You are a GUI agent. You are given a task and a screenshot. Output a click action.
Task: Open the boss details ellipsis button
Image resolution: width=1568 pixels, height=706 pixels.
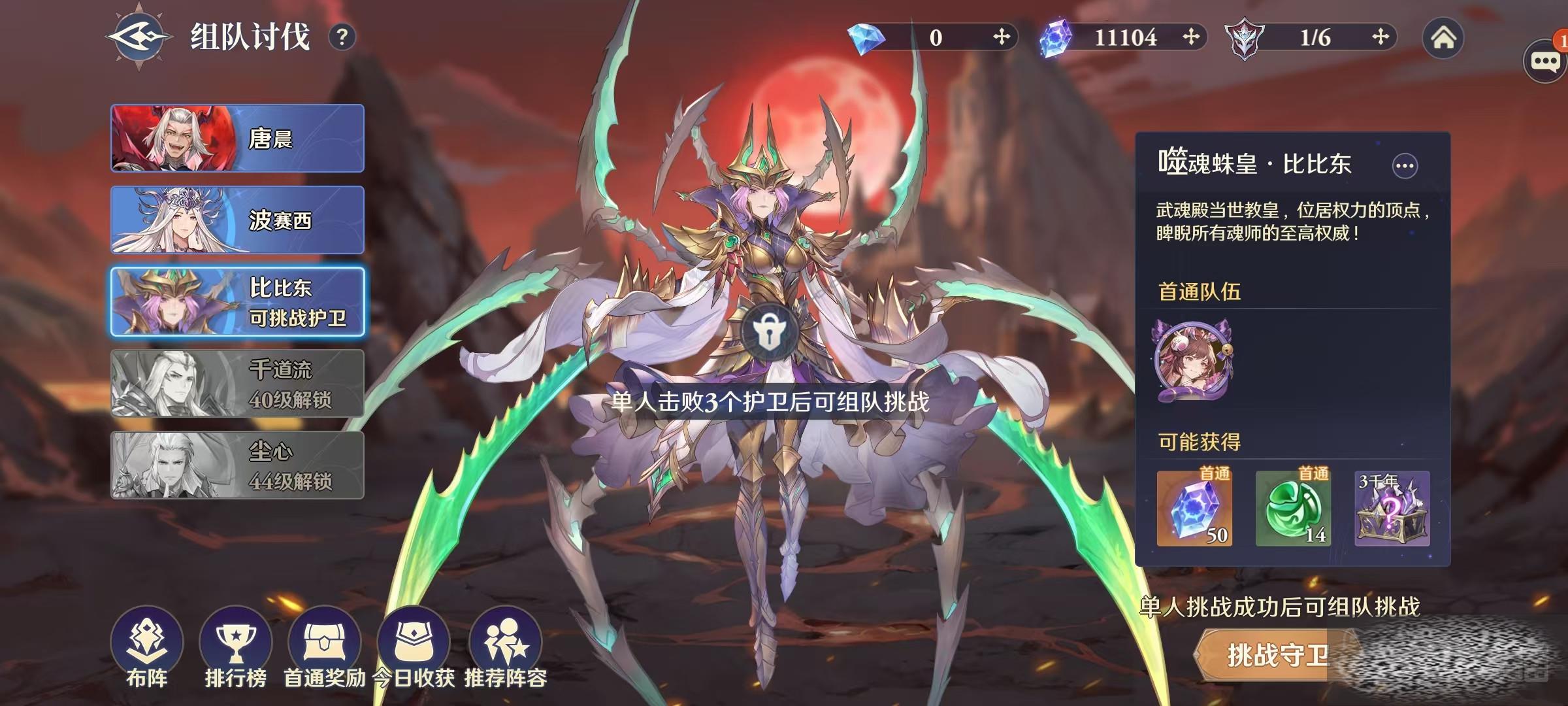1405,166
